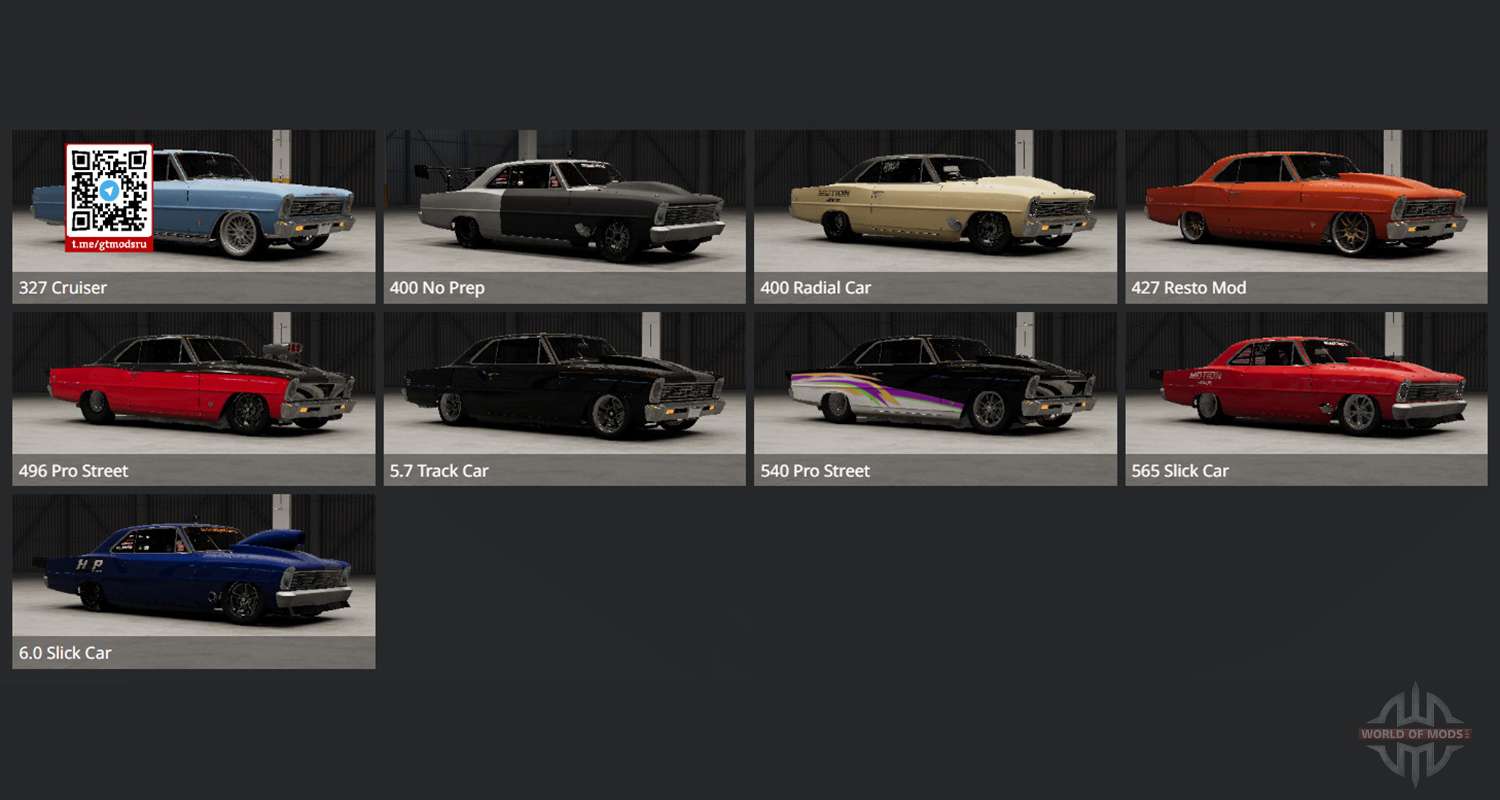The image size is (1500, 800).
Task: Pick the 400 Radial Car tile
Action: pos(935,215)
